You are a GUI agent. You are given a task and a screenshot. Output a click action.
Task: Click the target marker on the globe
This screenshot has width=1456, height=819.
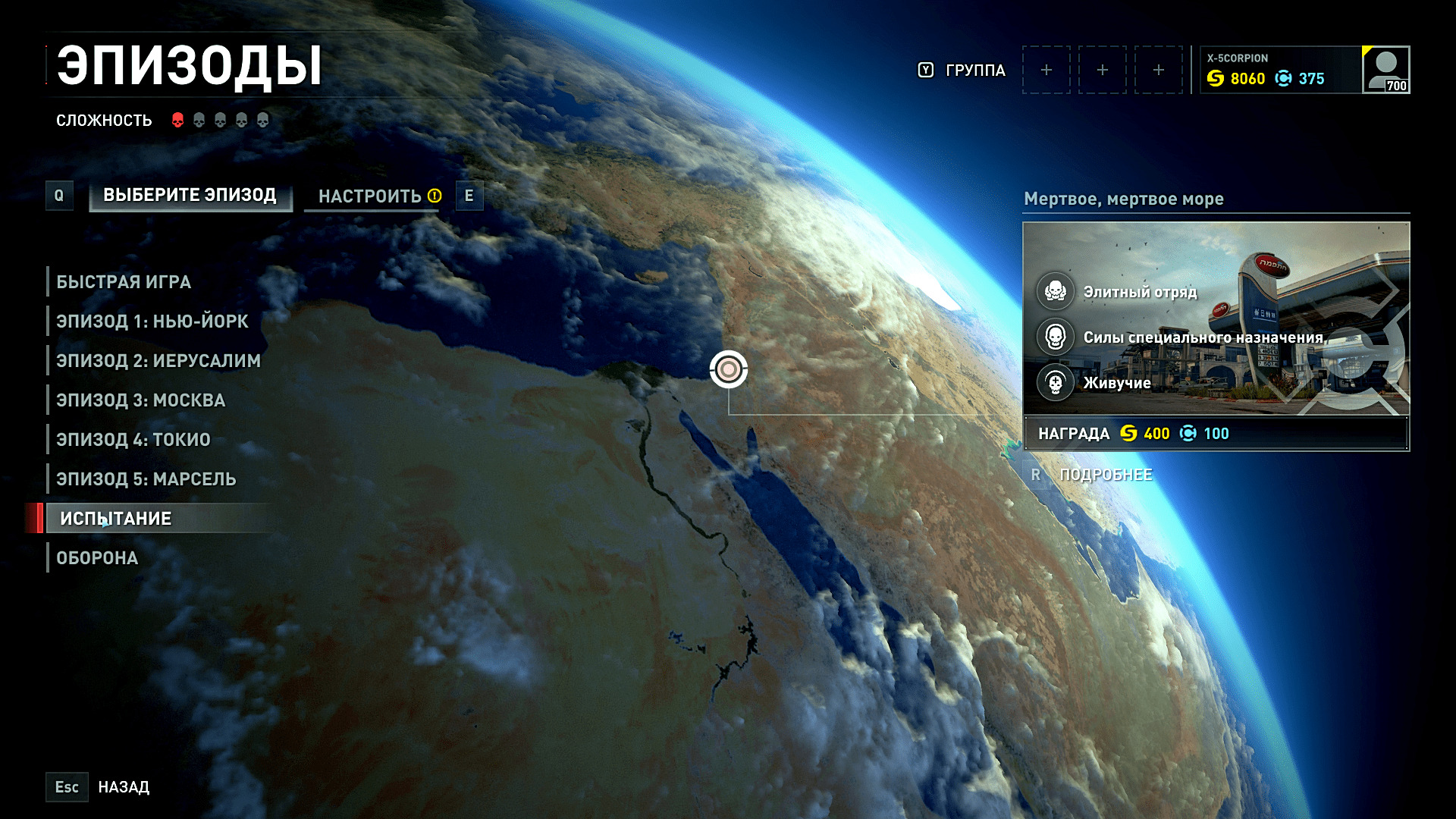tap(729, 369)
